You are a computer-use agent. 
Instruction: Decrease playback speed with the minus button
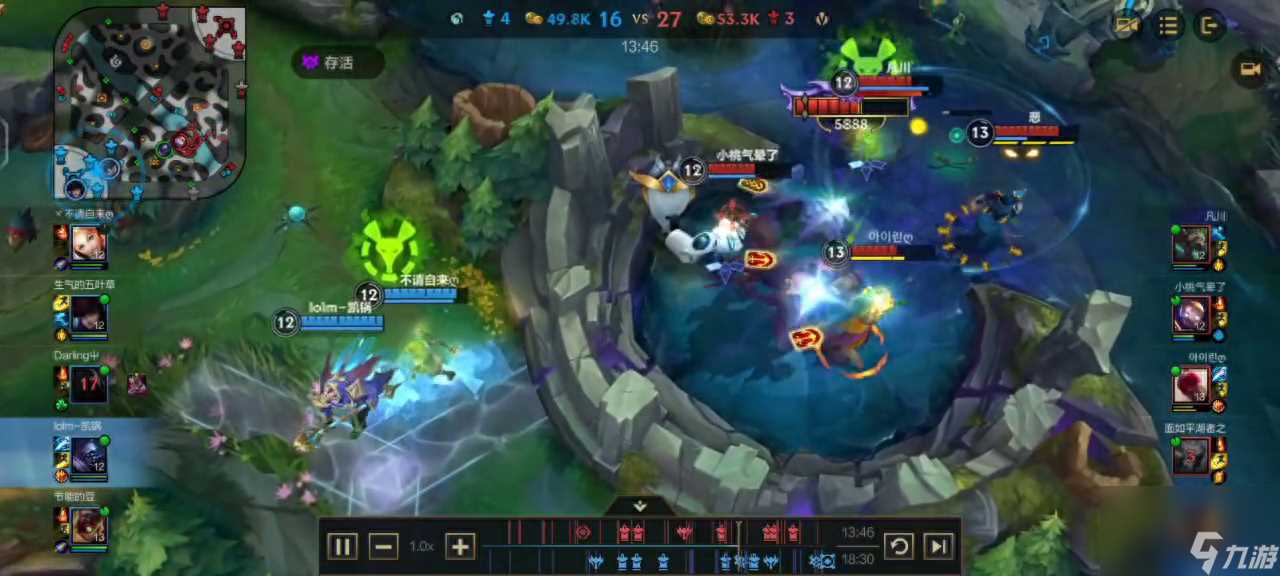[x=384, y=546]
